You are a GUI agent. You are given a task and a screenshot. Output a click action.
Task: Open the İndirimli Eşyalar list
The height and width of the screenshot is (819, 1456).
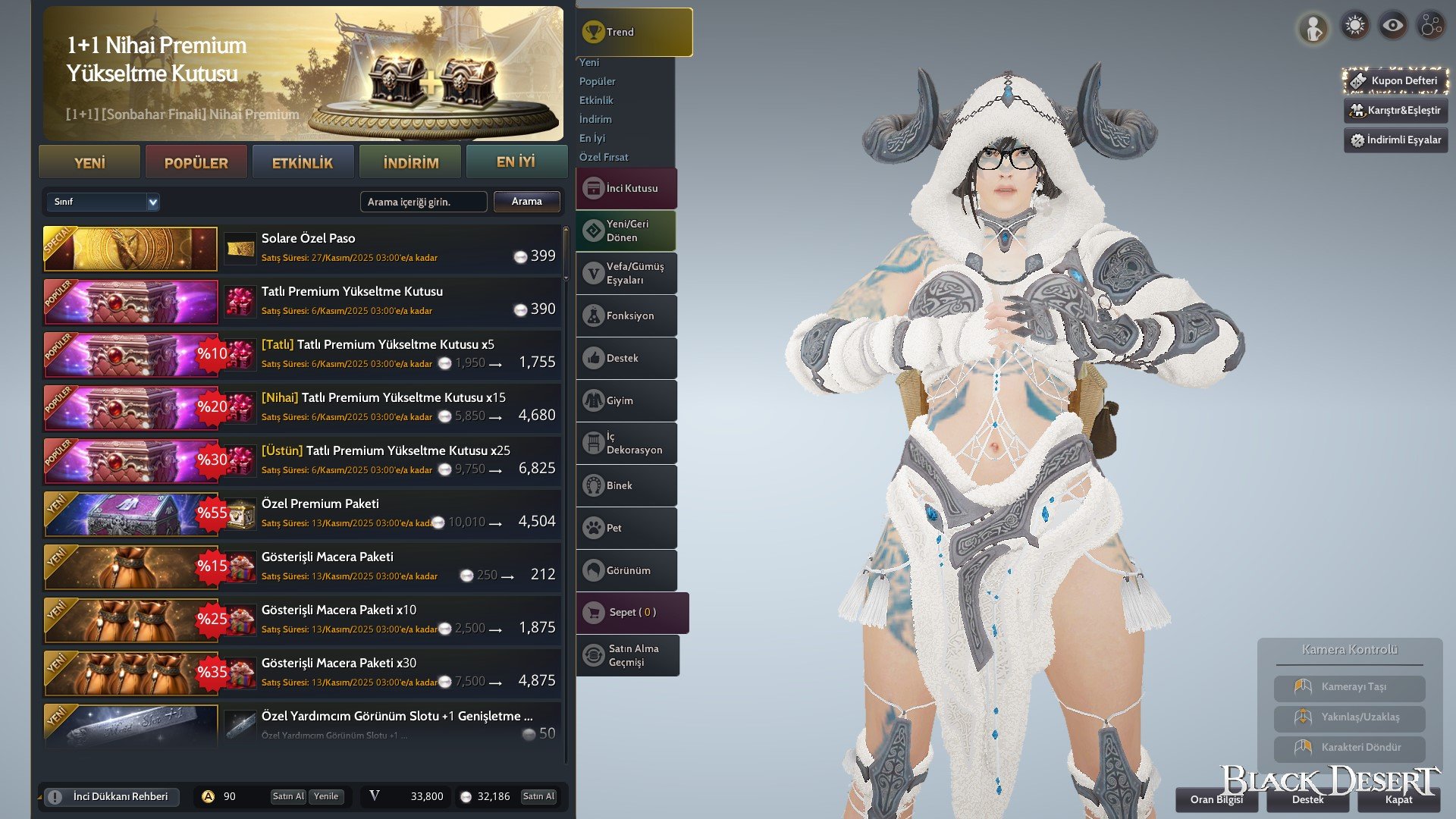[1395, 140]
